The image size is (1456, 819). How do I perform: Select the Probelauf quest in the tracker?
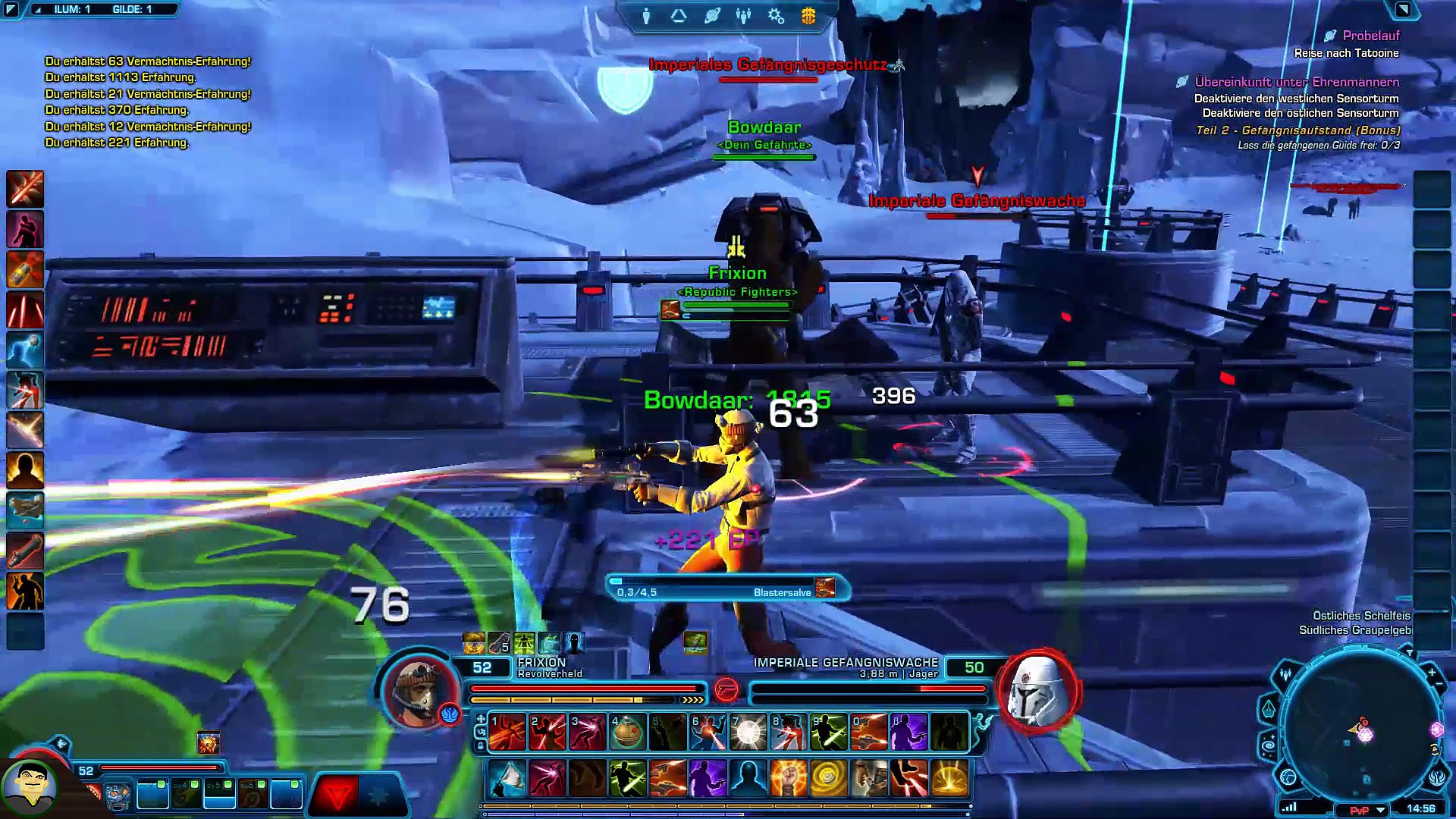click(1370, 36)
